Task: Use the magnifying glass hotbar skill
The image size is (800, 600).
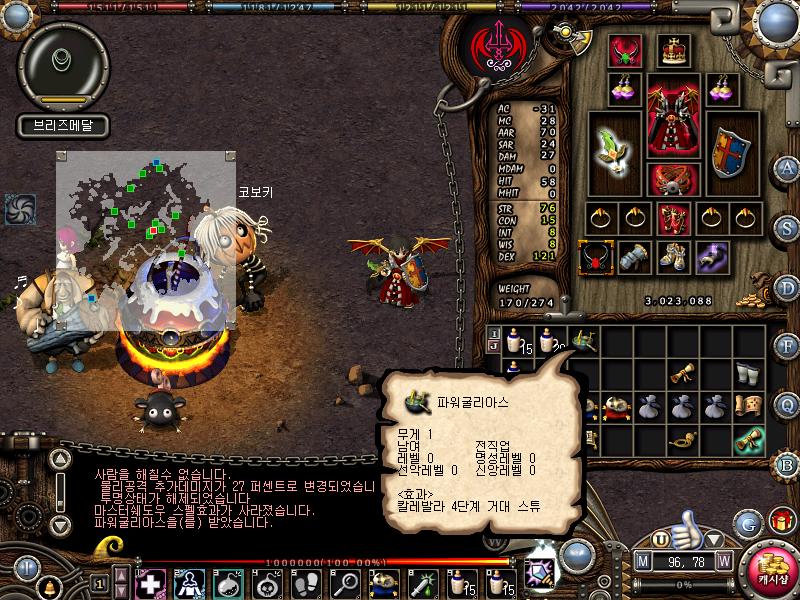Action: tap(347, 583)
